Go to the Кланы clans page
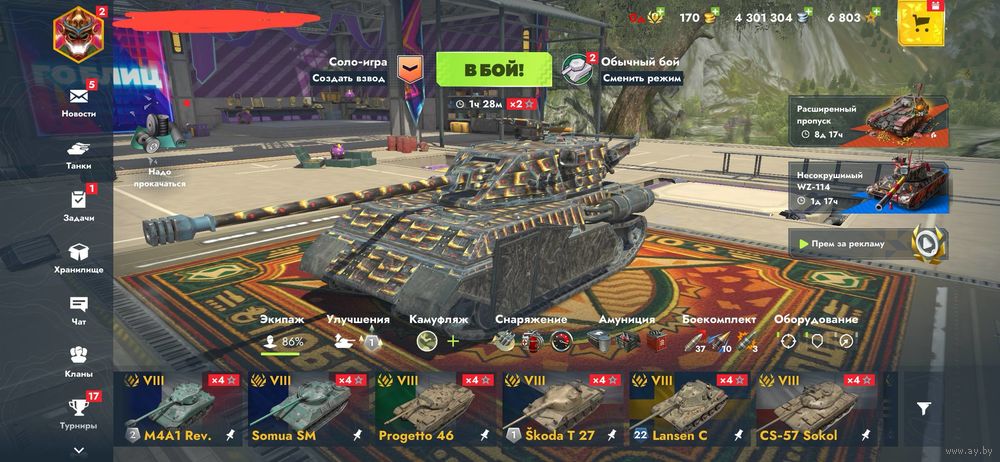 (x=79, y=360)
